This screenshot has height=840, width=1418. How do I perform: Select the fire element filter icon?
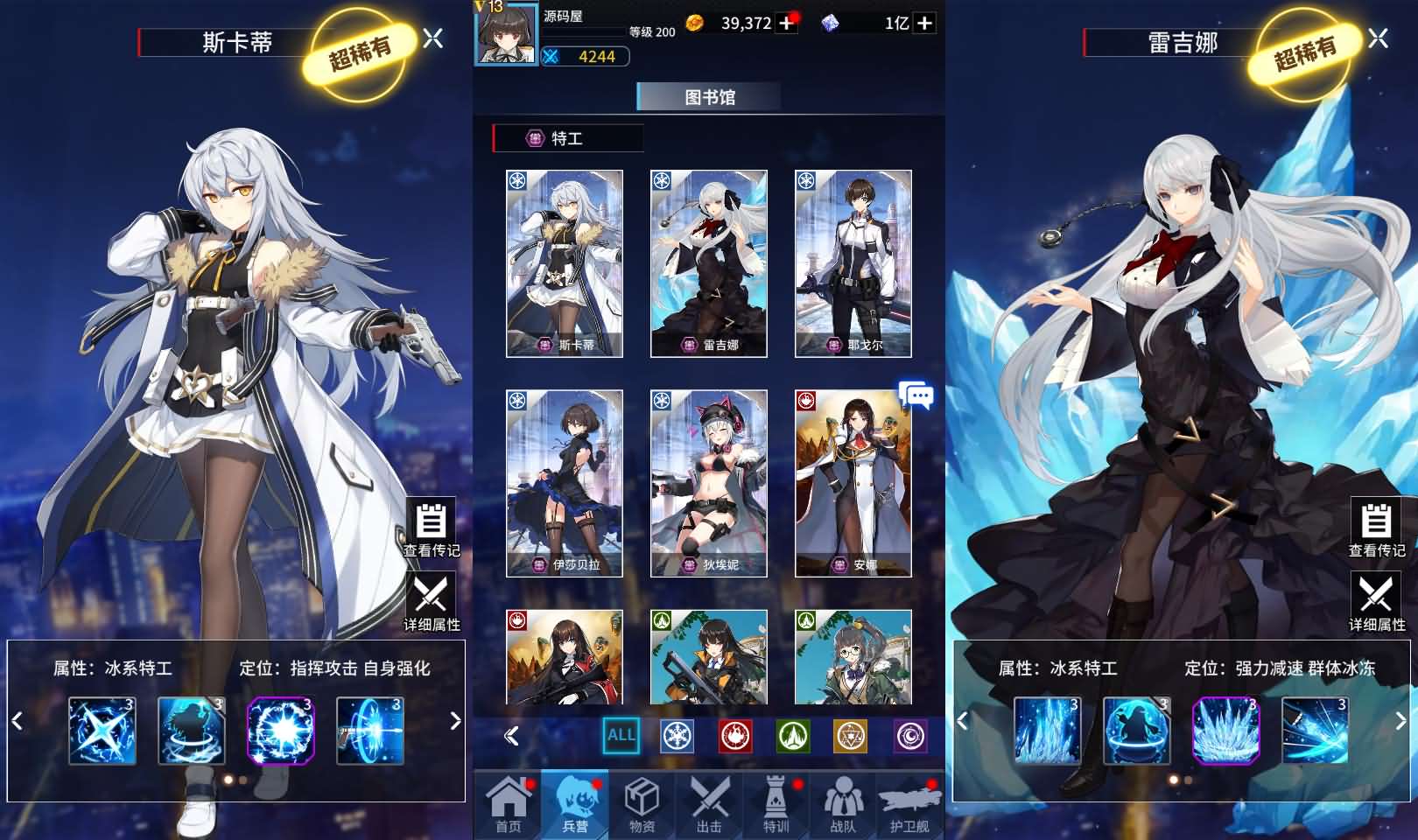[x=734, y=738]
